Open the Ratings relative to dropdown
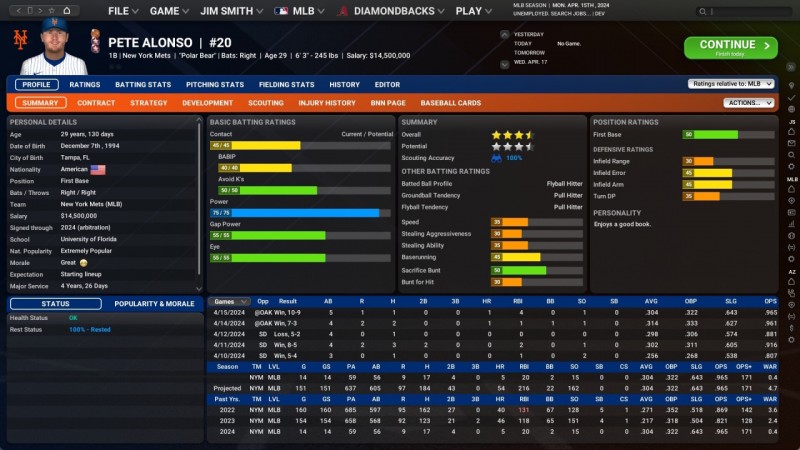The height and width of the screenshot is (450, 800). (731, 85)
